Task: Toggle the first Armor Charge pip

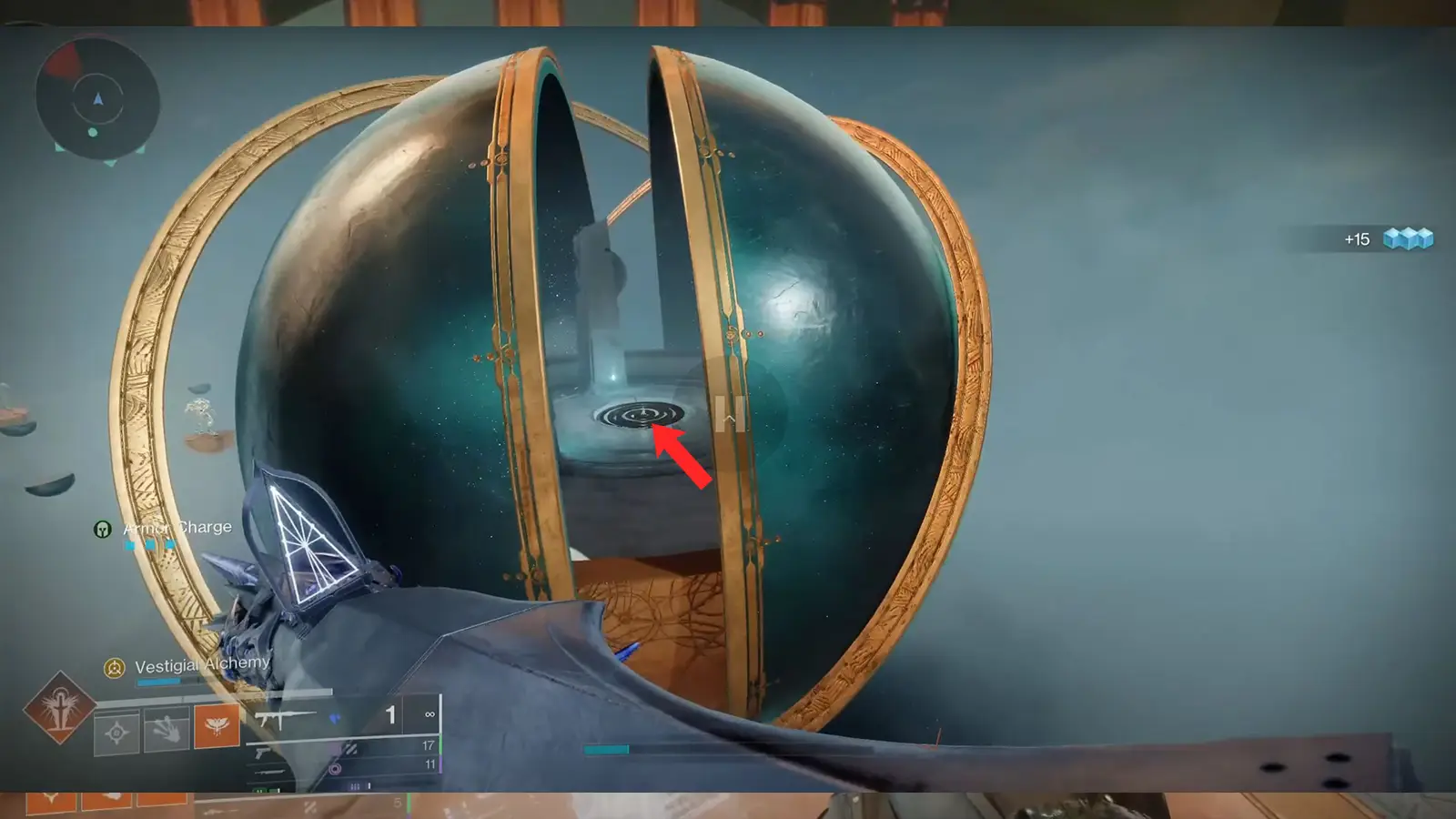Action: click(129, 545)
